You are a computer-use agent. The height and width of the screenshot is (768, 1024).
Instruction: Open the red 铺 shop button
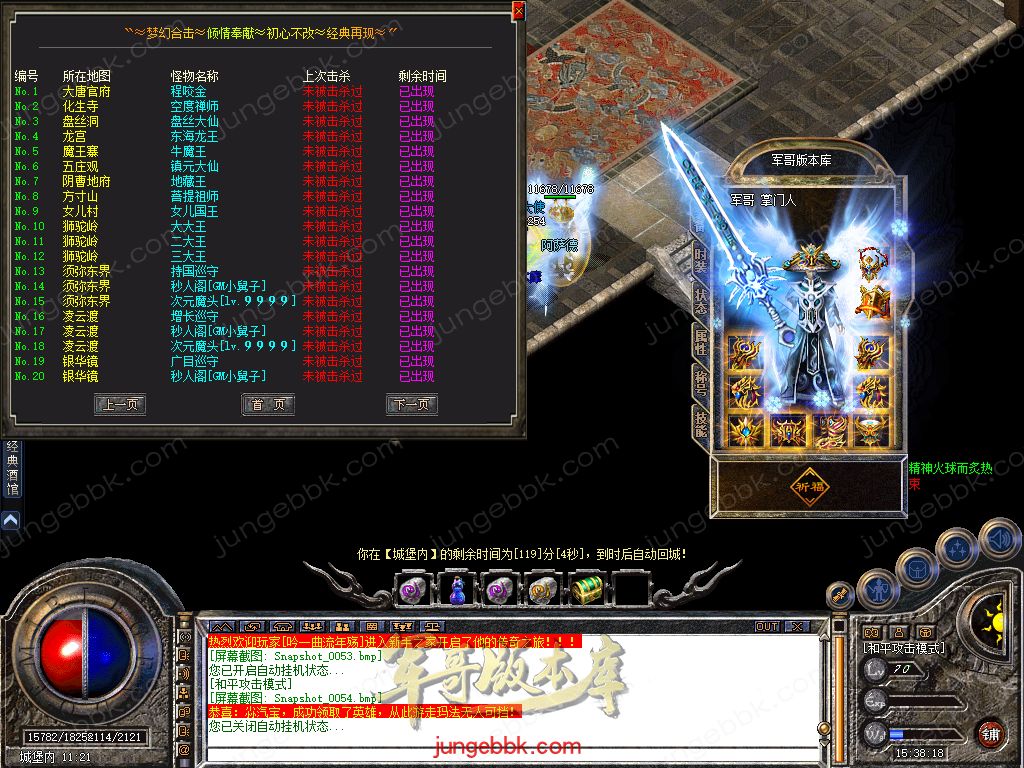pos(990,733)
